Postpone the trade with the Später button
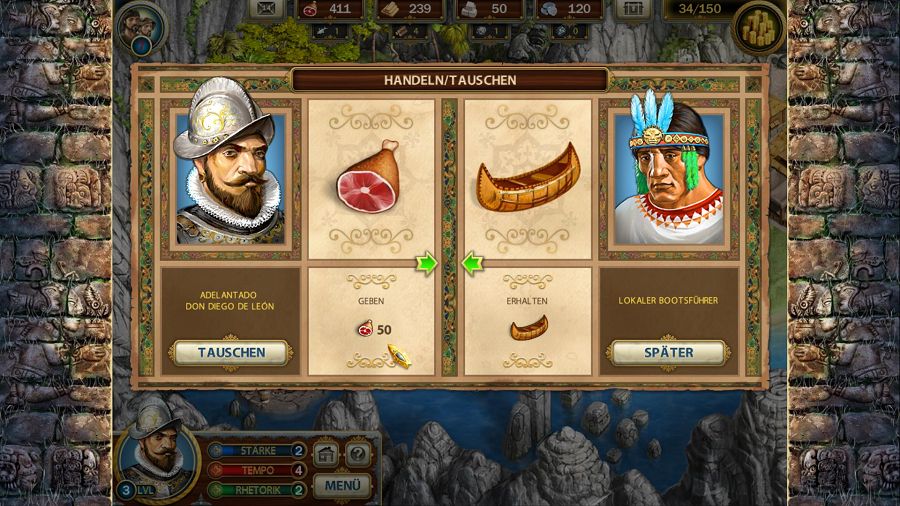900x506 pixels. point(667,352)
